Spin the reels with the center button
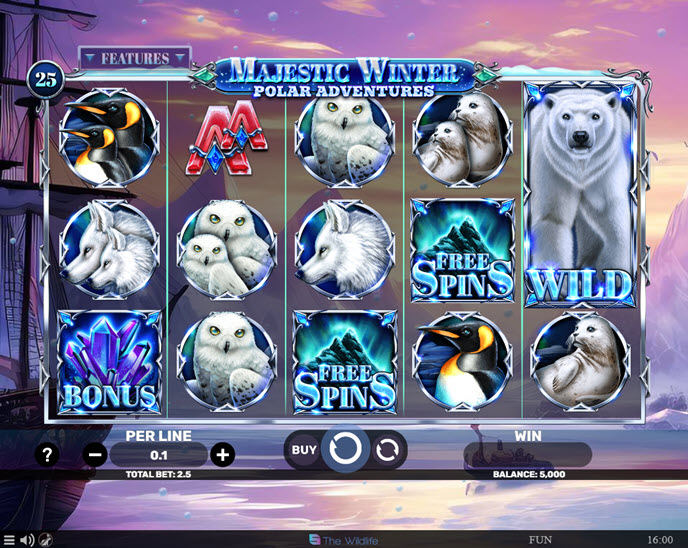Viewport: 688px width, 548px height. pos(344,450)
